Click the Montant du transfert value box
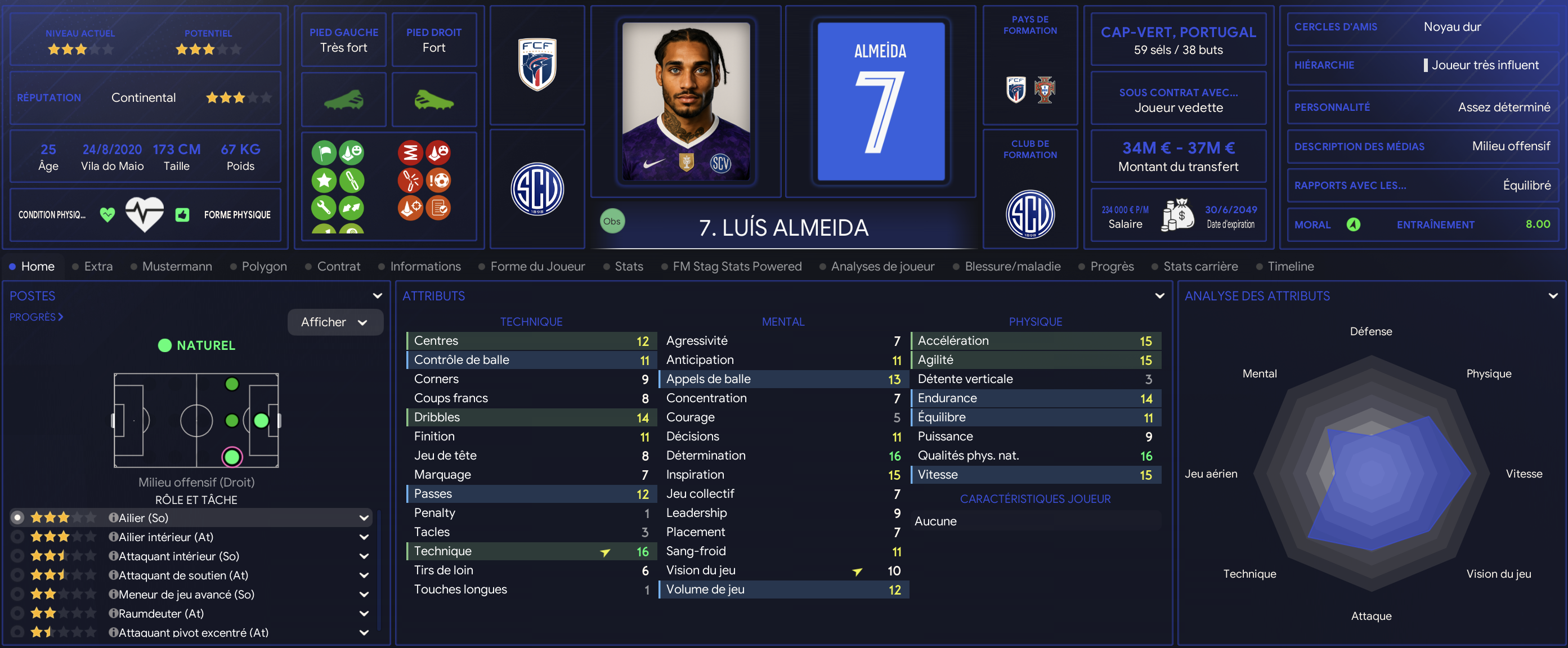Image resolution: width=1568 pixels, height=648 pixels. click(x=1178, y=156)
